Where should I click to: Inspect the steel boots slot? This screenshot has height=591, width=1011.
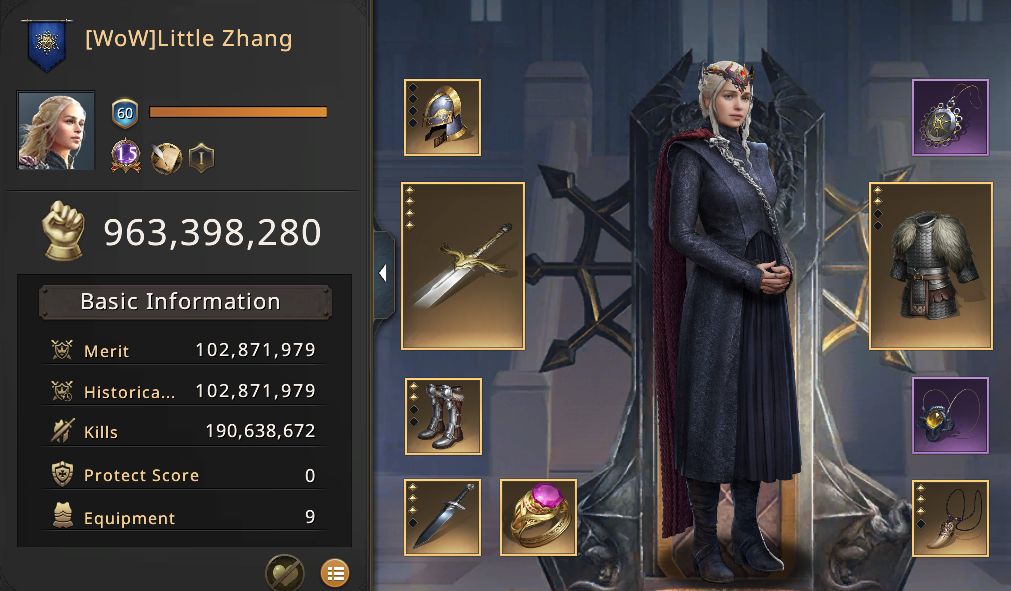[443, 416]
